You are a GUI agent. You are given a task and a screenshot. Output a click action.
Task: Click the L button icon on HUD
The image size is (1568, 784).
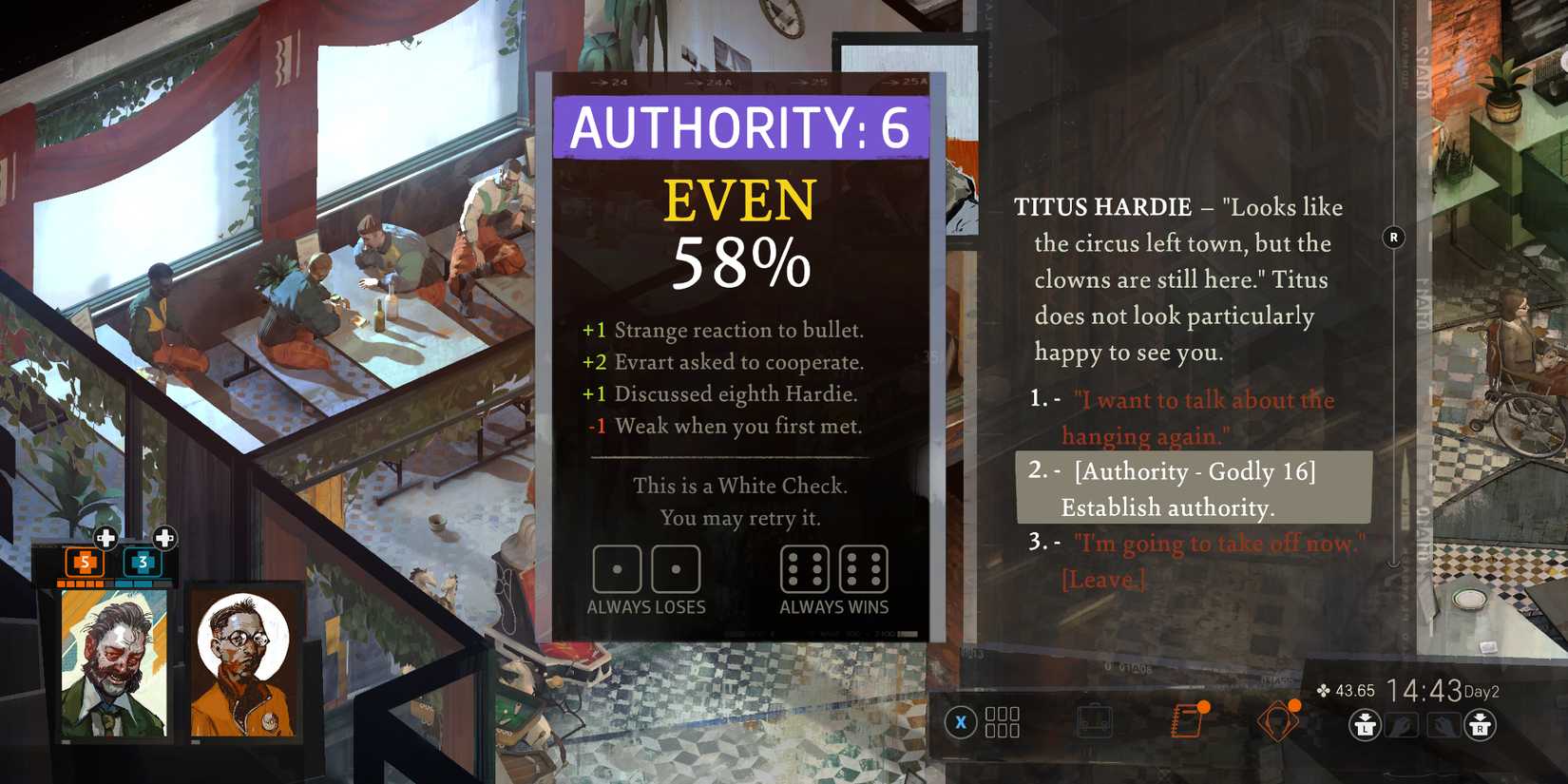(1366, 725)
